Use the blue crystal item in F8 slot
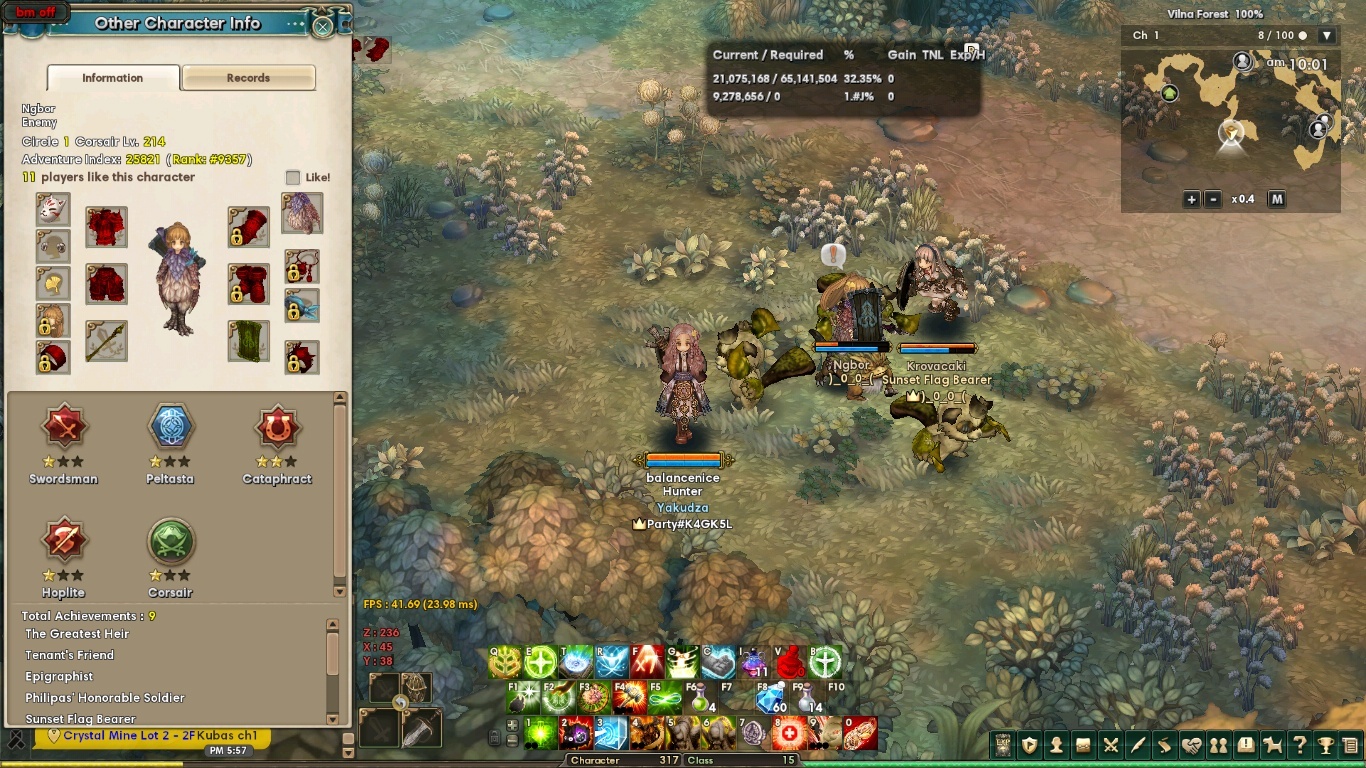This screenshot has width=1366, height=768. [771, 699]
